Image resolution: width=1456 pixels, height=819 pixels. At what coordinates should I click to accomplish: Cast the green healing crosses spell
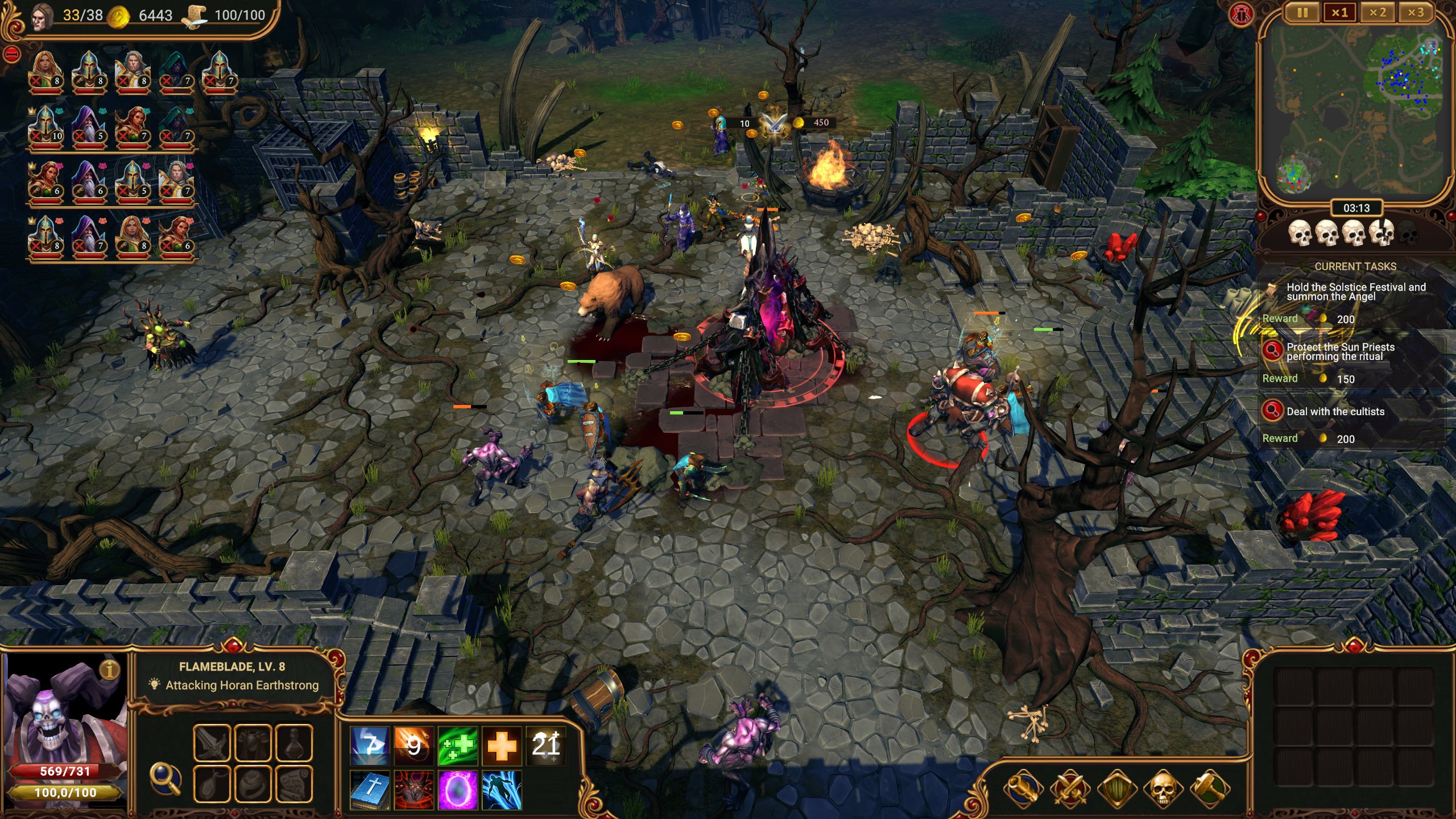point(457,745)
